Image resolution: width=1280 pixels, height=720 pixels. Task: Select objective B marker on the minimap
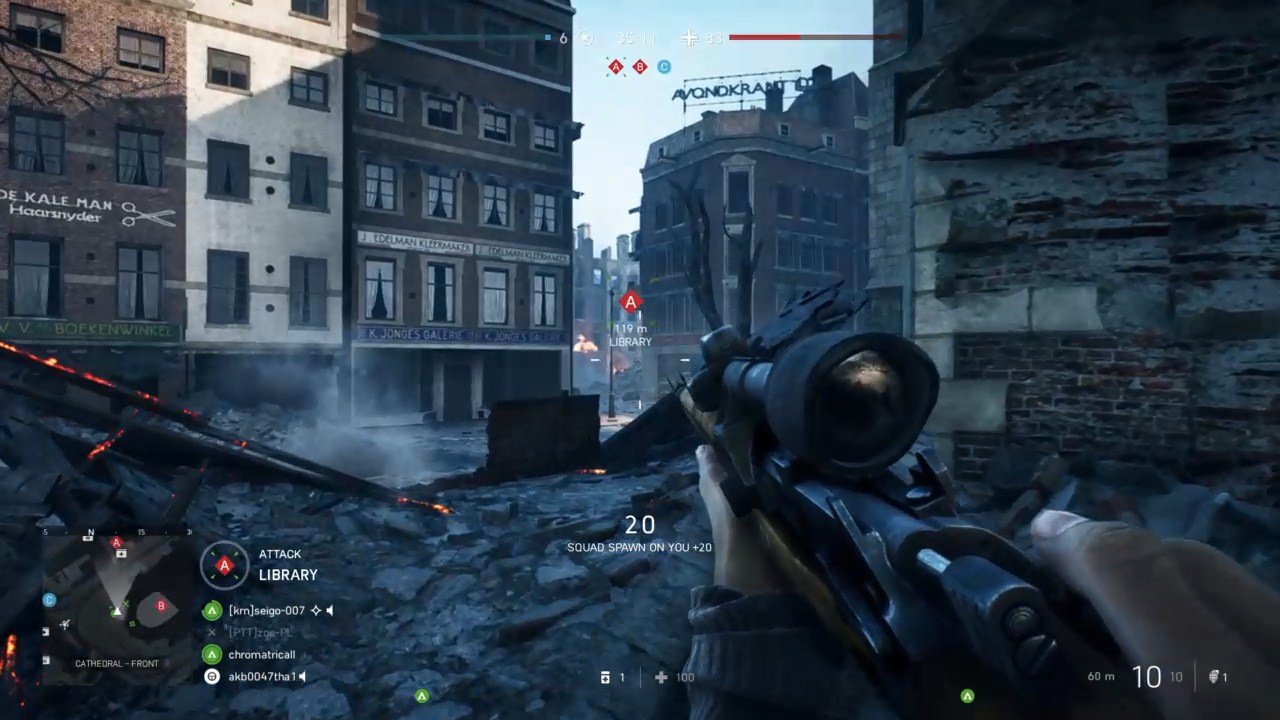click(161, 605)
